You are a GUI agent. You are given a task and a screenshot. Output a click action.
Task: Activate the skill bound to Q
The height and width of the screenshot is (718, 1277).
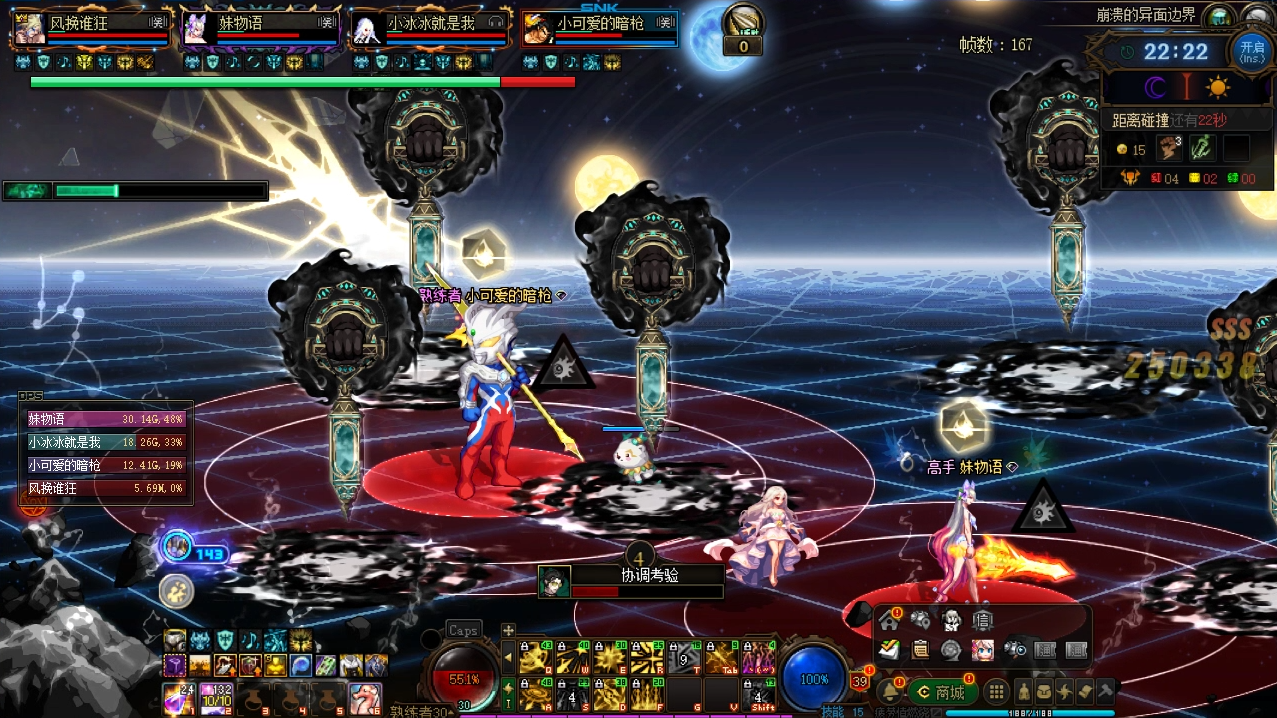537,658
